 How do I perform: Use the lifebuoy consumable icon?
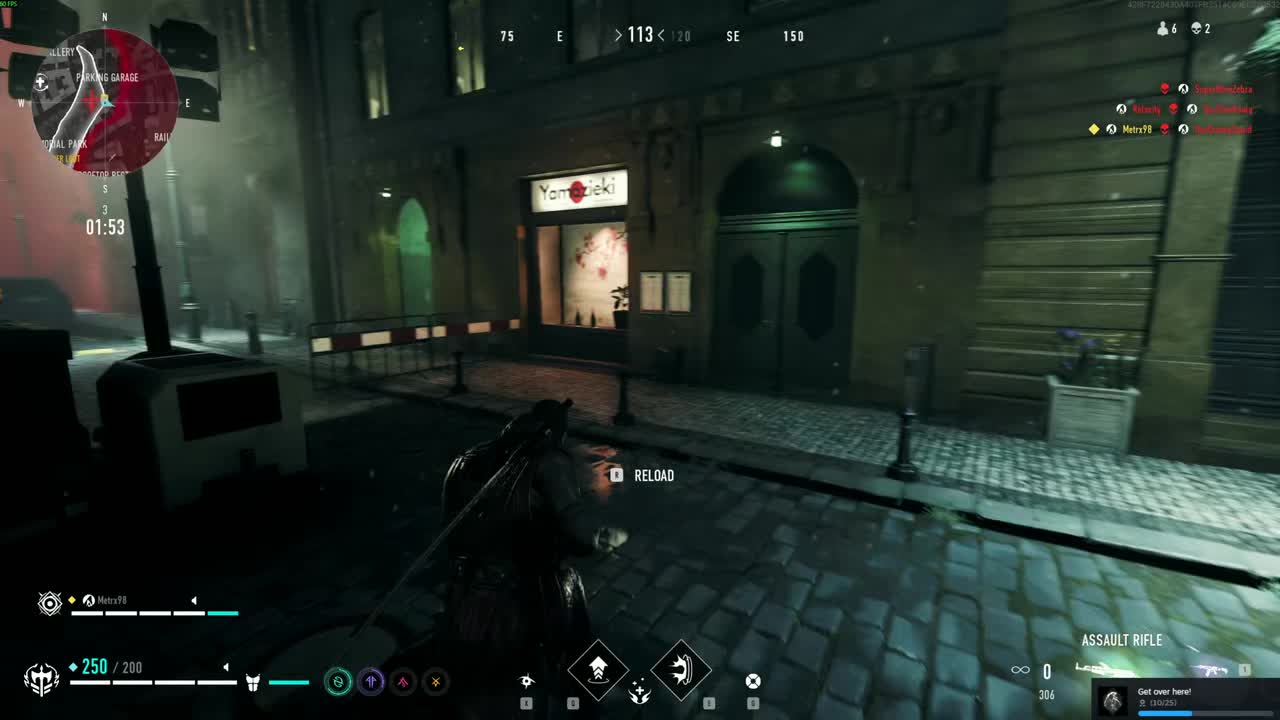click(753, 681)
